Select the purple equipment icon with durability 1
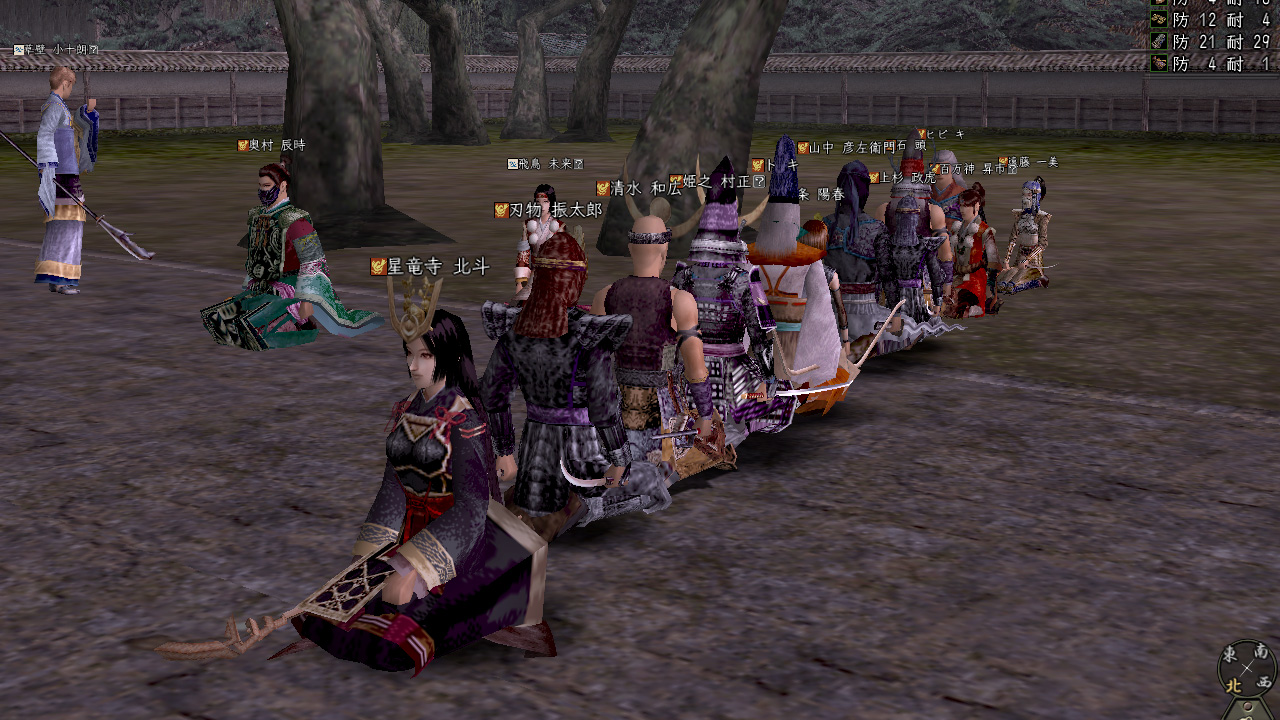Screen dimensions: 1280x720 pos(1159,63)
